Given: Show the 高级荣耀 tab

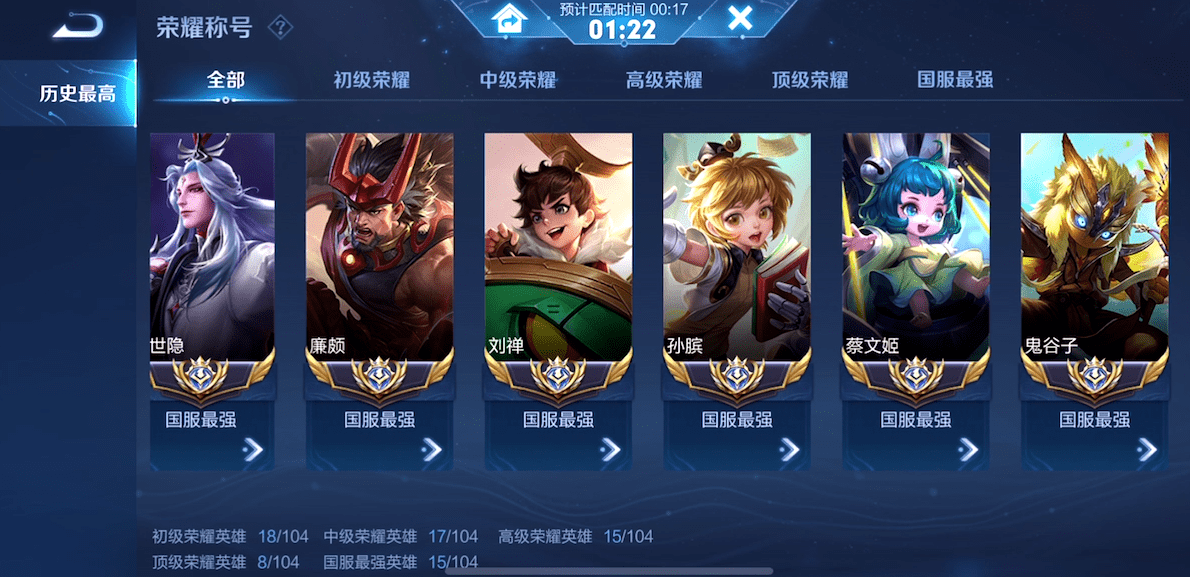Looking at the screenshot, I should [664, 80].
